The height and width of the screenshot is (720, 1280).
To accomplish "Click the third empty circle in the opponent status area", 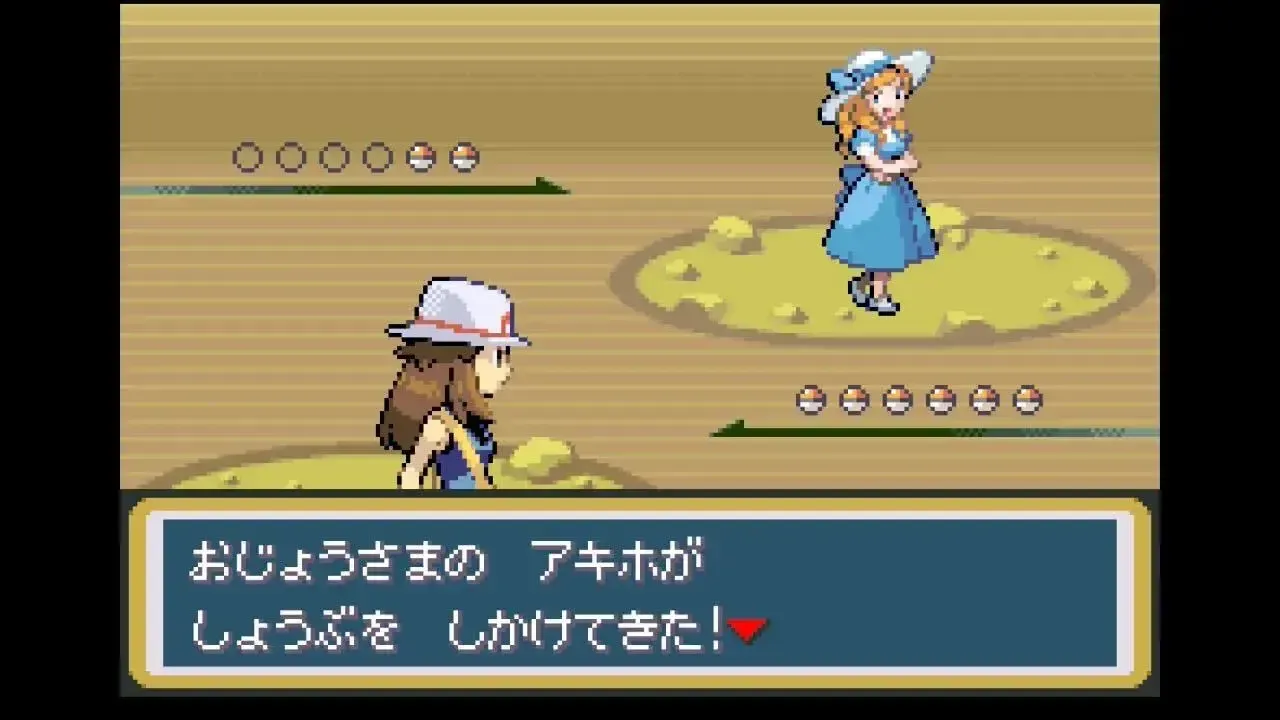I will click(x=333, y=156).
